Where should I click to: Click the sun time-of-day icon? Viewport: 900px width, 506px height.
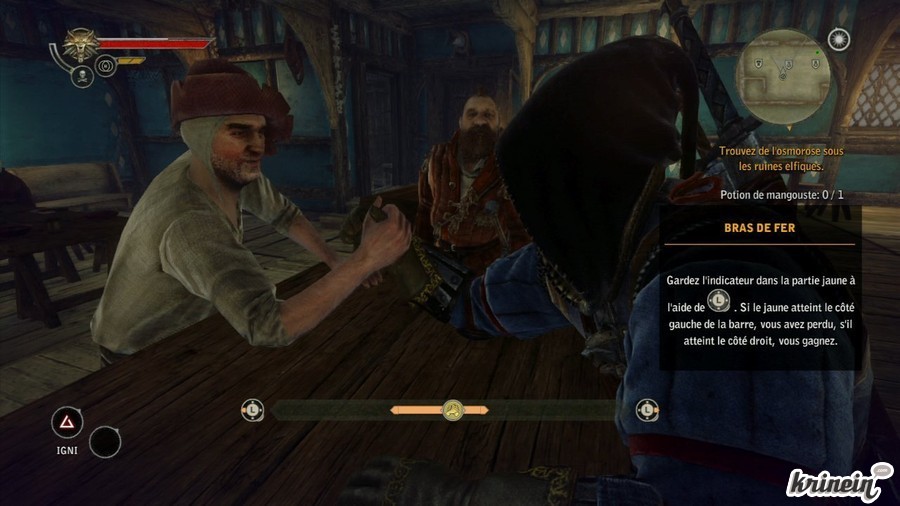click(x=839, y=39)
